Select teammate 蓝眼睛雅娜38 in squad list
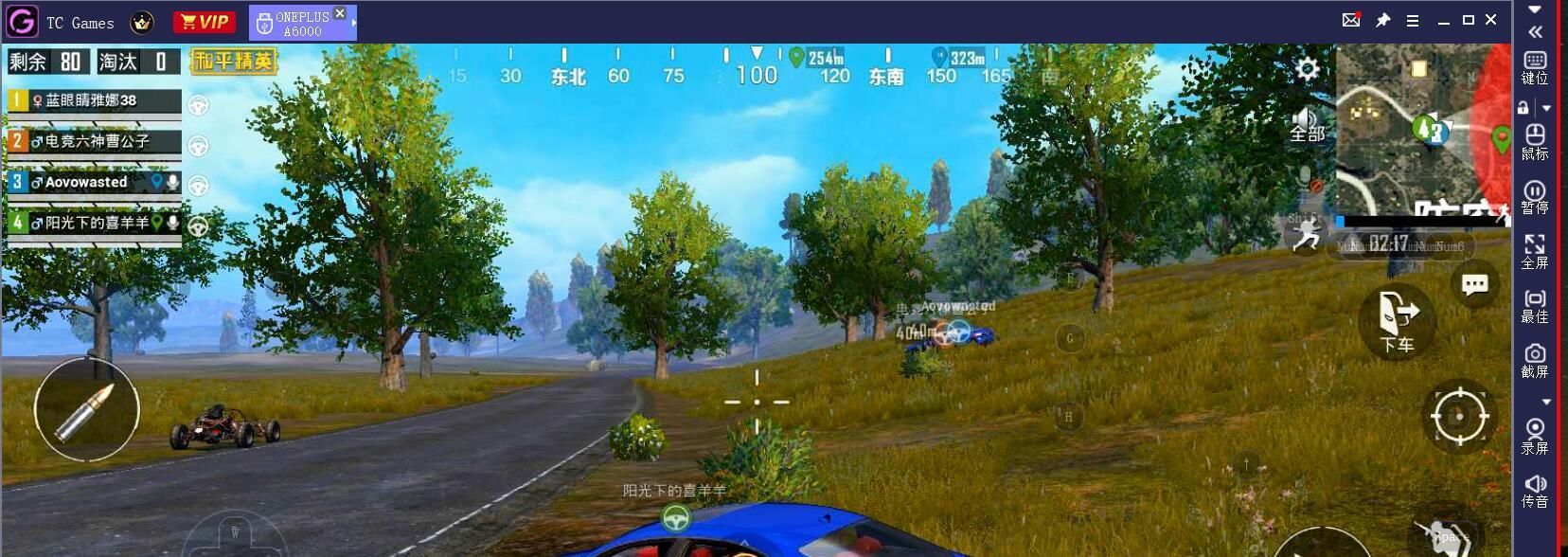Viewport: 1568px width, 557px height. point(95,100)
